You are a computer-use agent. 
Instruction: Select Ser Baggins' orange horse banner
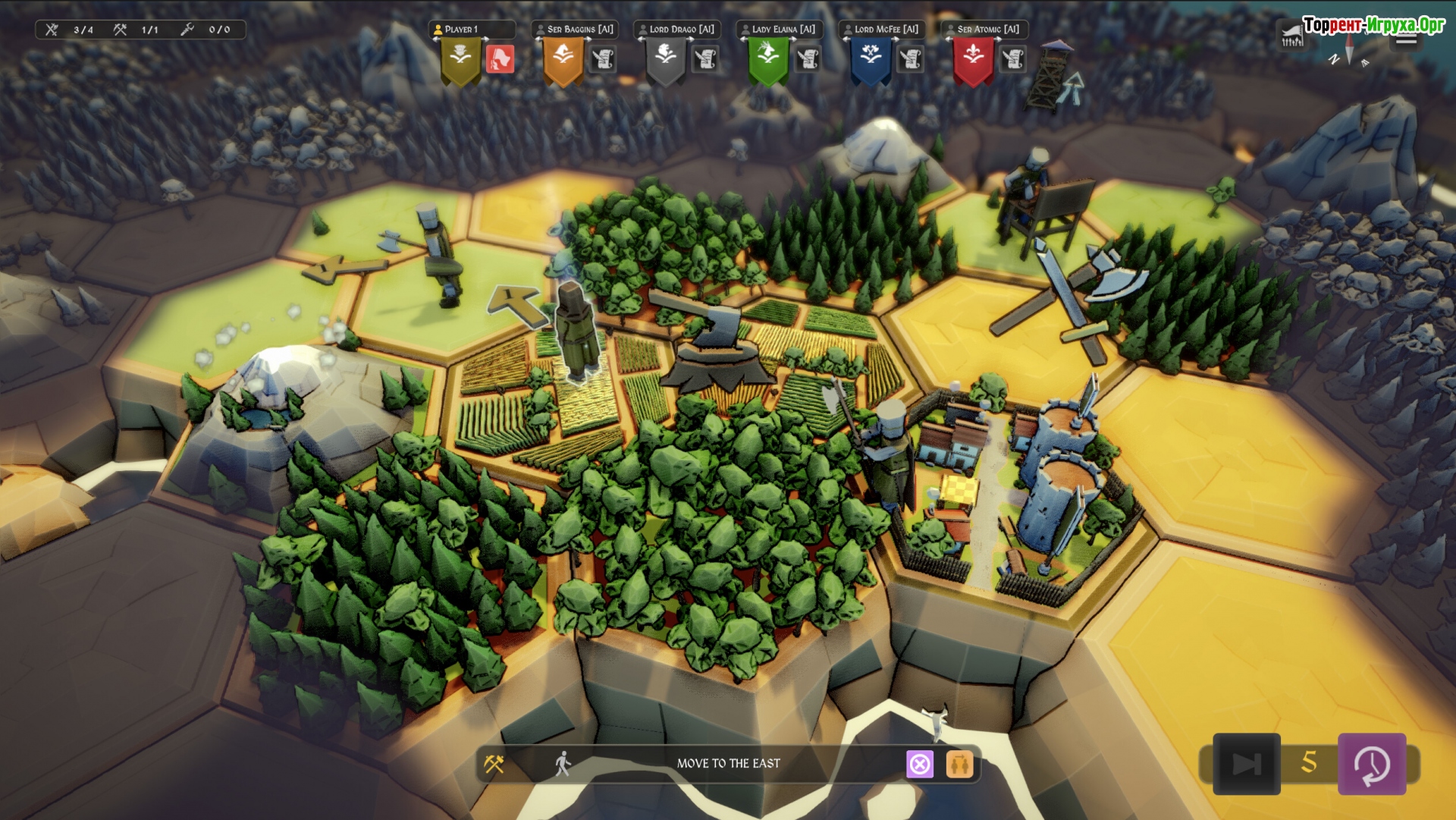click(563, 59)
